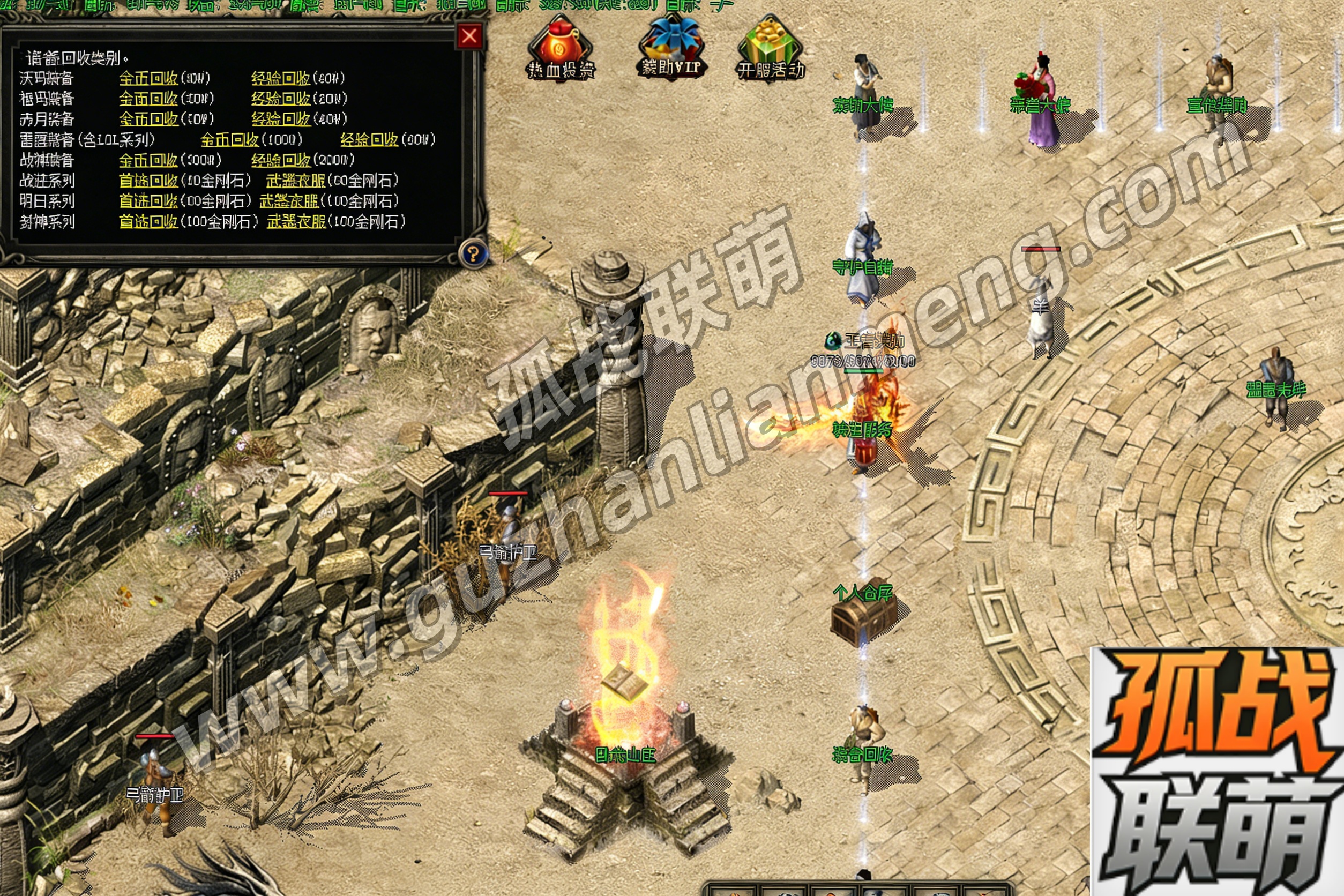Pick 经验回收 for 雷霆装备

369,139
